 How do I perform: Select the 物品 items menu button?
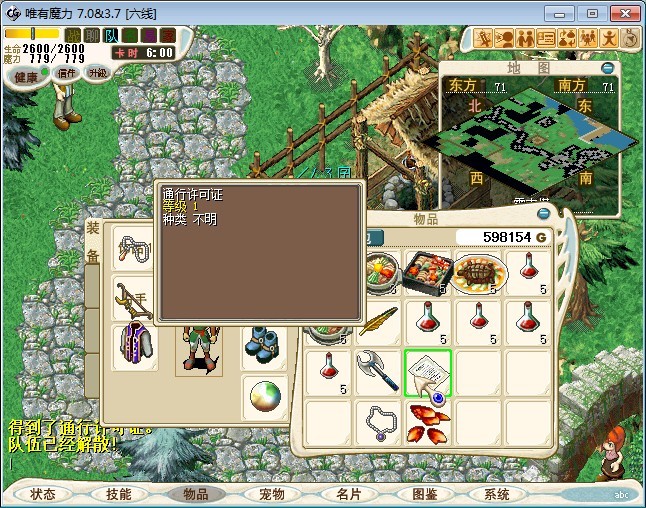[x=195, y=494]
